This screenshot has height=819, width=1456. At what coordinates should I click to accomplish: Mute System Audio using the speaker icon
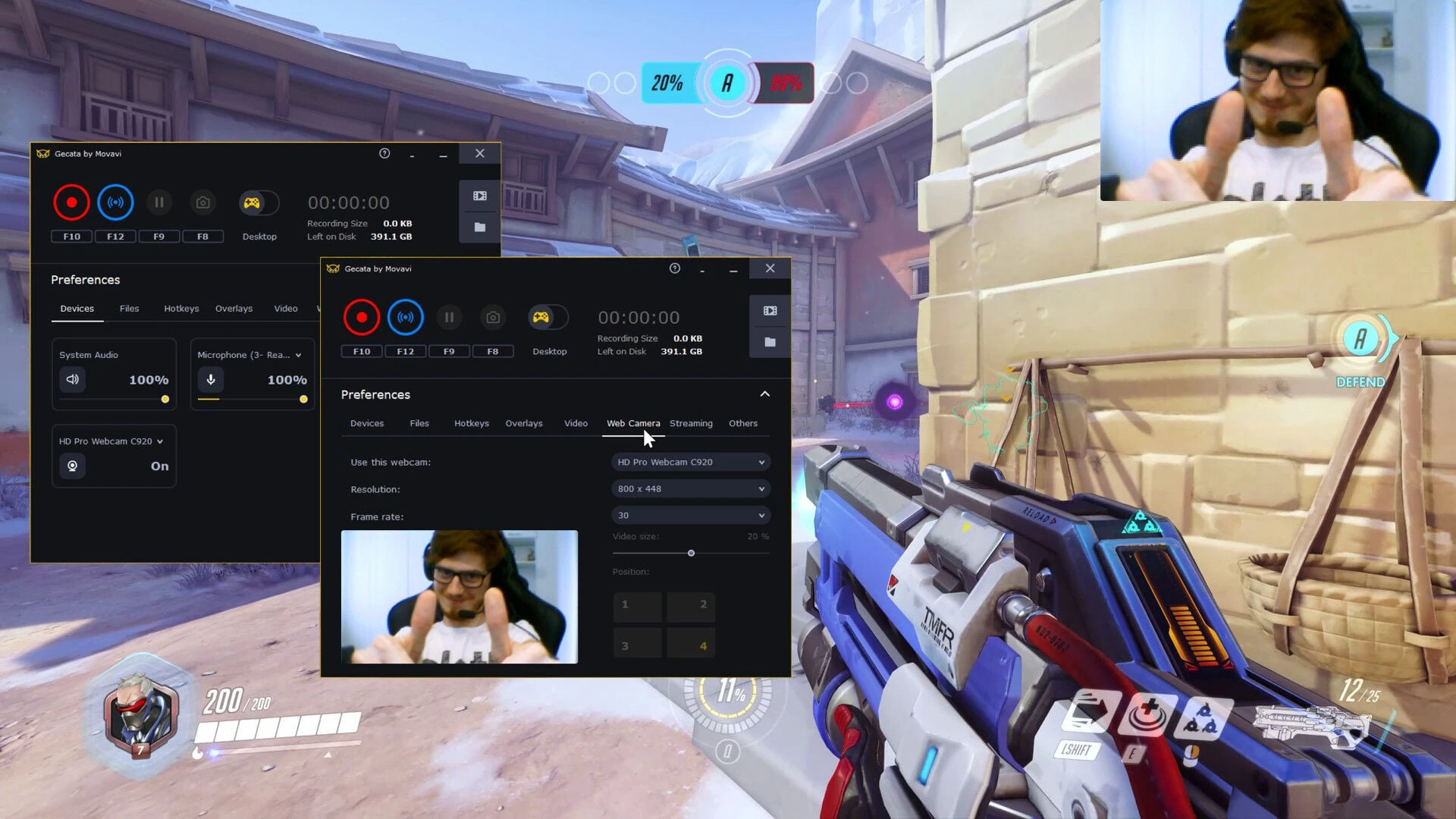point(72,379)
